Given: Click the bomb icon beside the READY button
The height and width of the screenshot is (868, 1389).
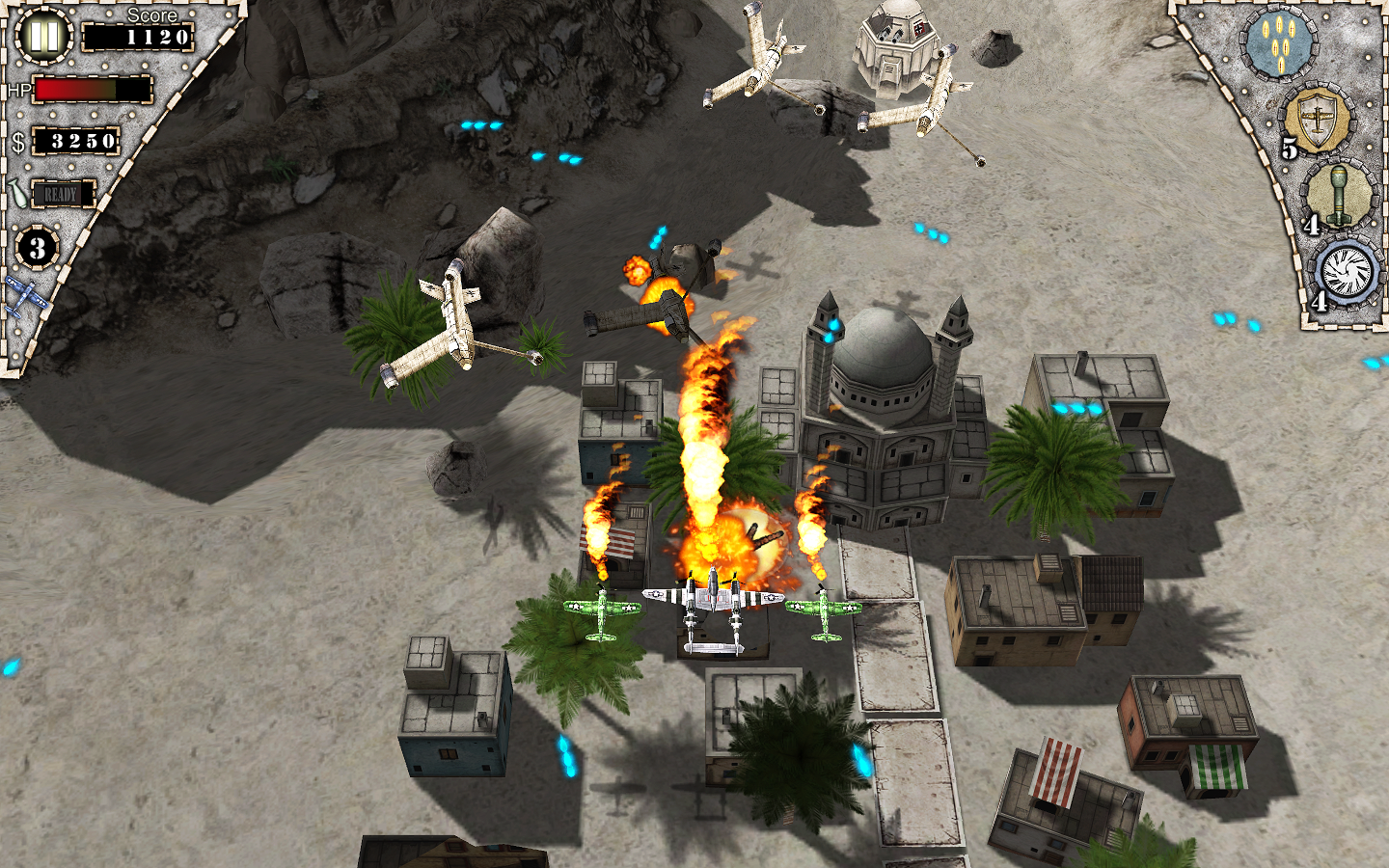Looking at the screenshot, I should tap(17, 192).
